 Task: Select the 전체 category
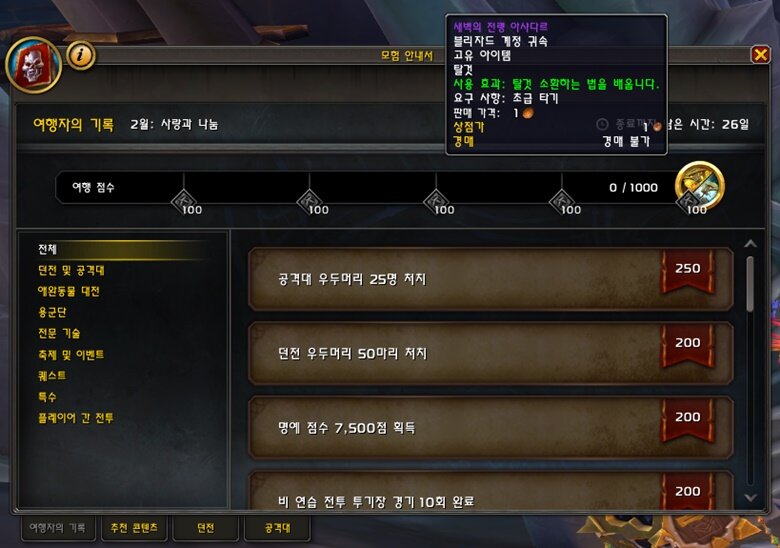(x=48, y=248)
